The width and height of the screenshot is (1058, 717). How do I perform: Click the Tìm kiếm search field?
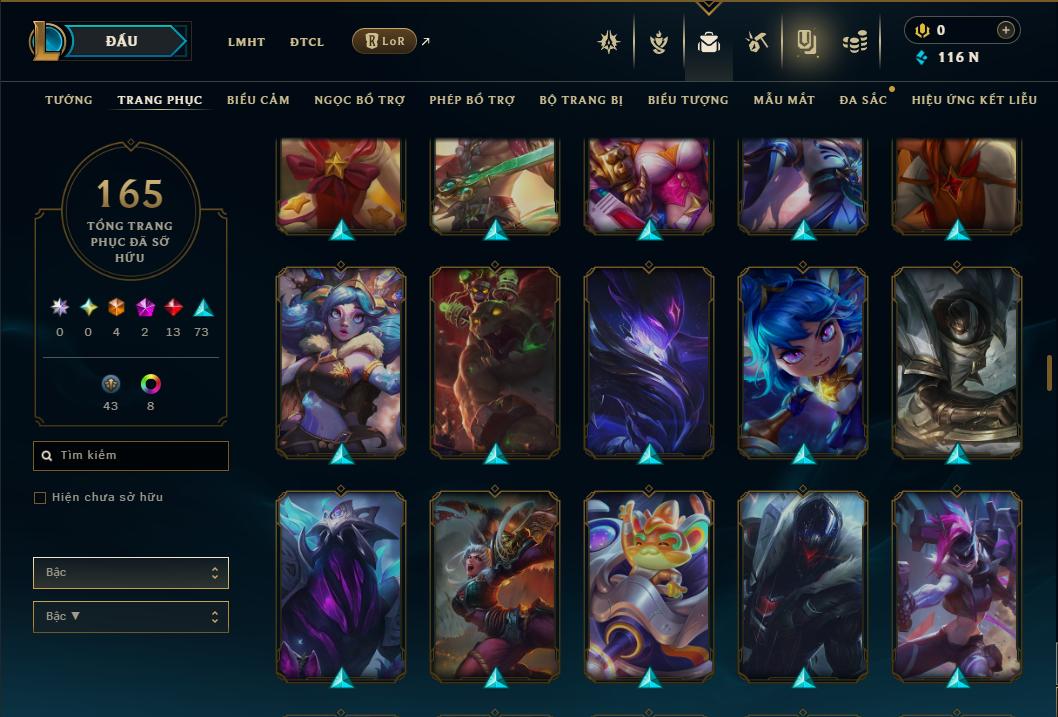tap(131, 456)
